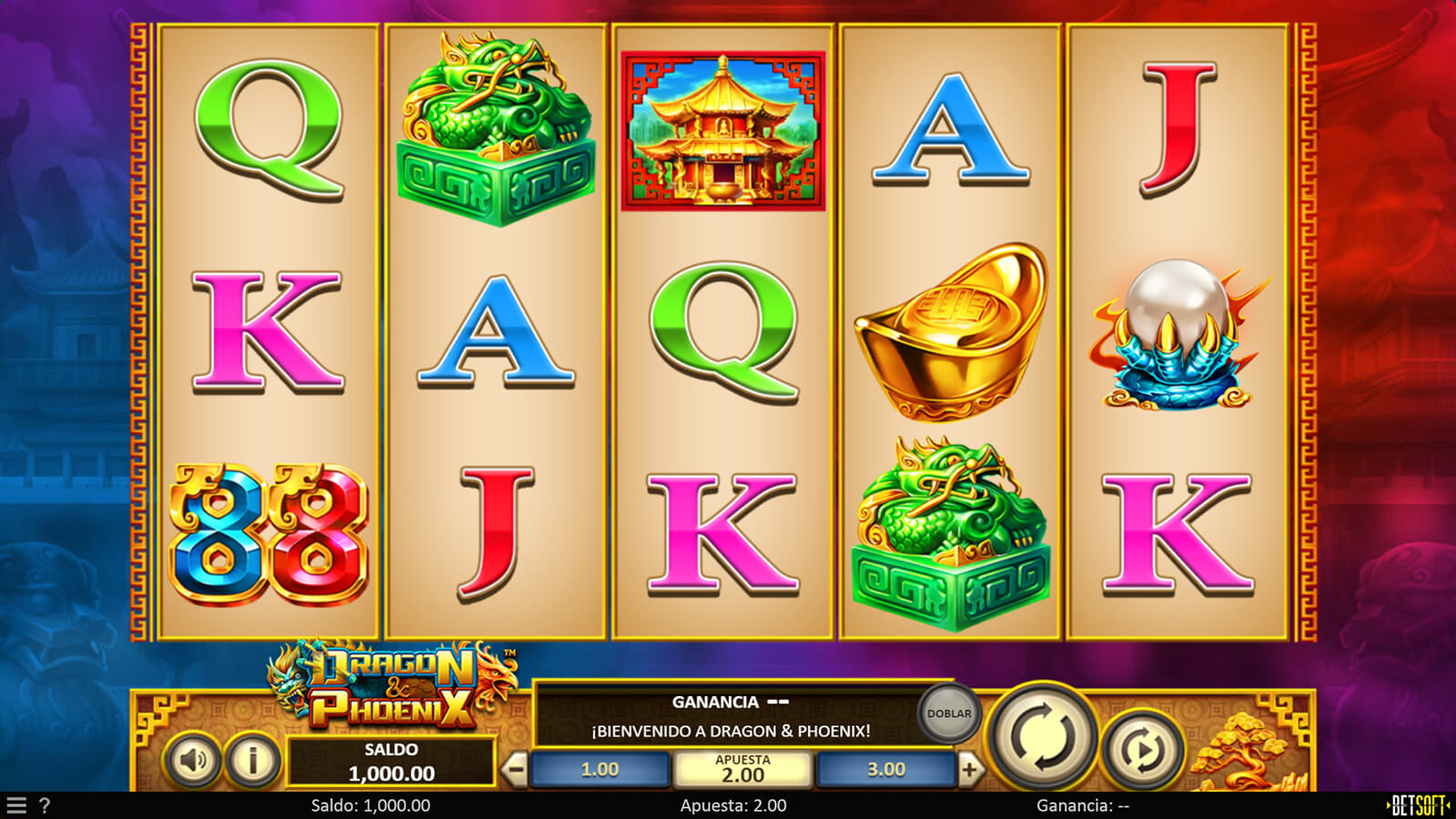The image size is (1456, 819).
Task: Choose the 3.00 bet option
Action: point(885,770)
